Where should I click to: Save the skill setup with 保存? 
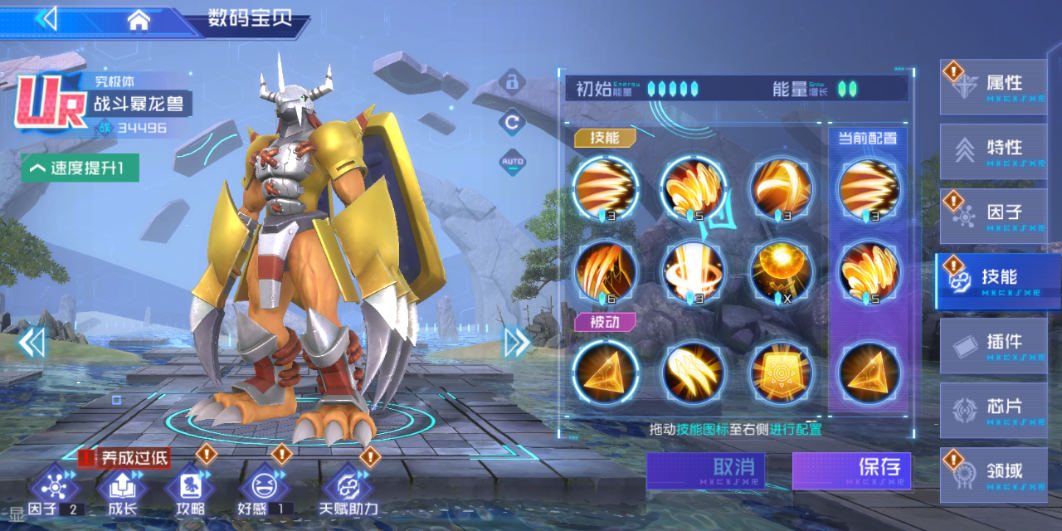click(851, 469)
